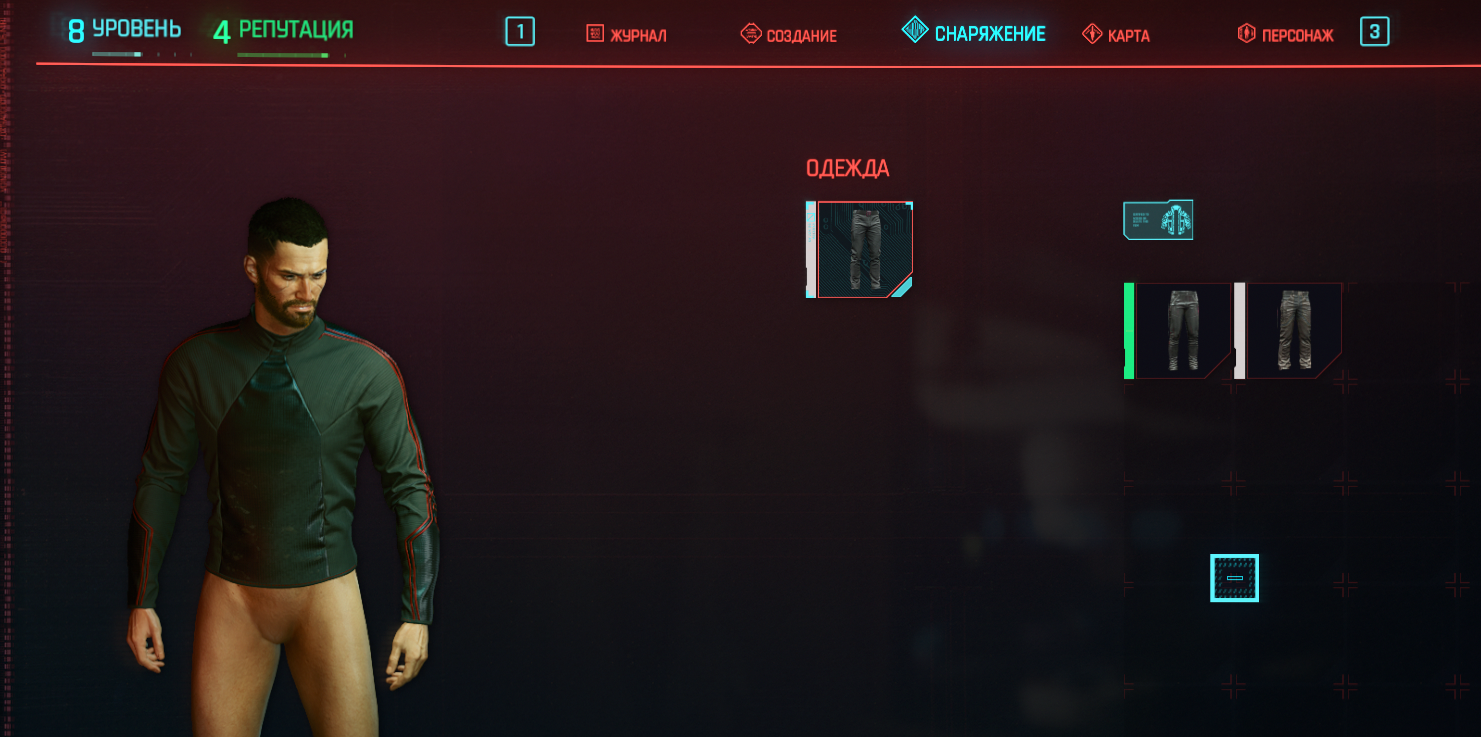Click the cyan jacket category icon
The width and height of the screenshot is (1481, 737).
click(1158, 220)
